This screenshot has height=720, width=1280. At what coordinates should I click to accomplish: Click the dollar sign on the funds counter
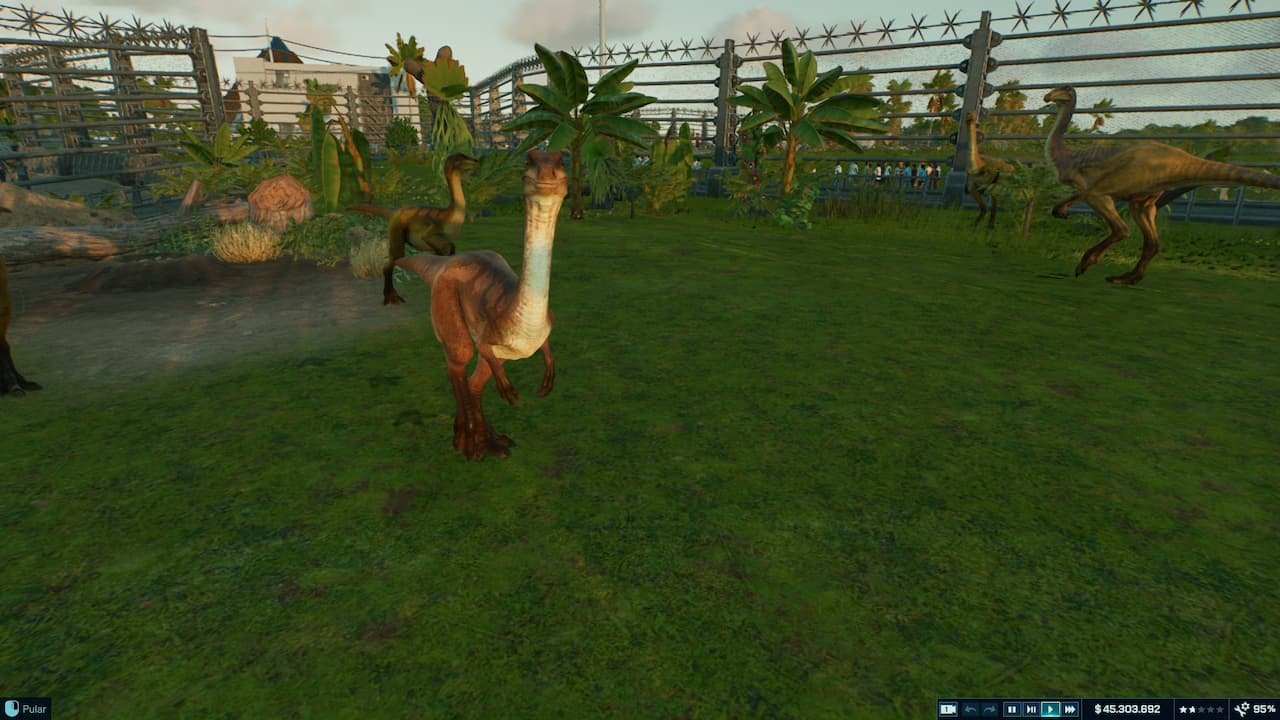(1097, 707)
